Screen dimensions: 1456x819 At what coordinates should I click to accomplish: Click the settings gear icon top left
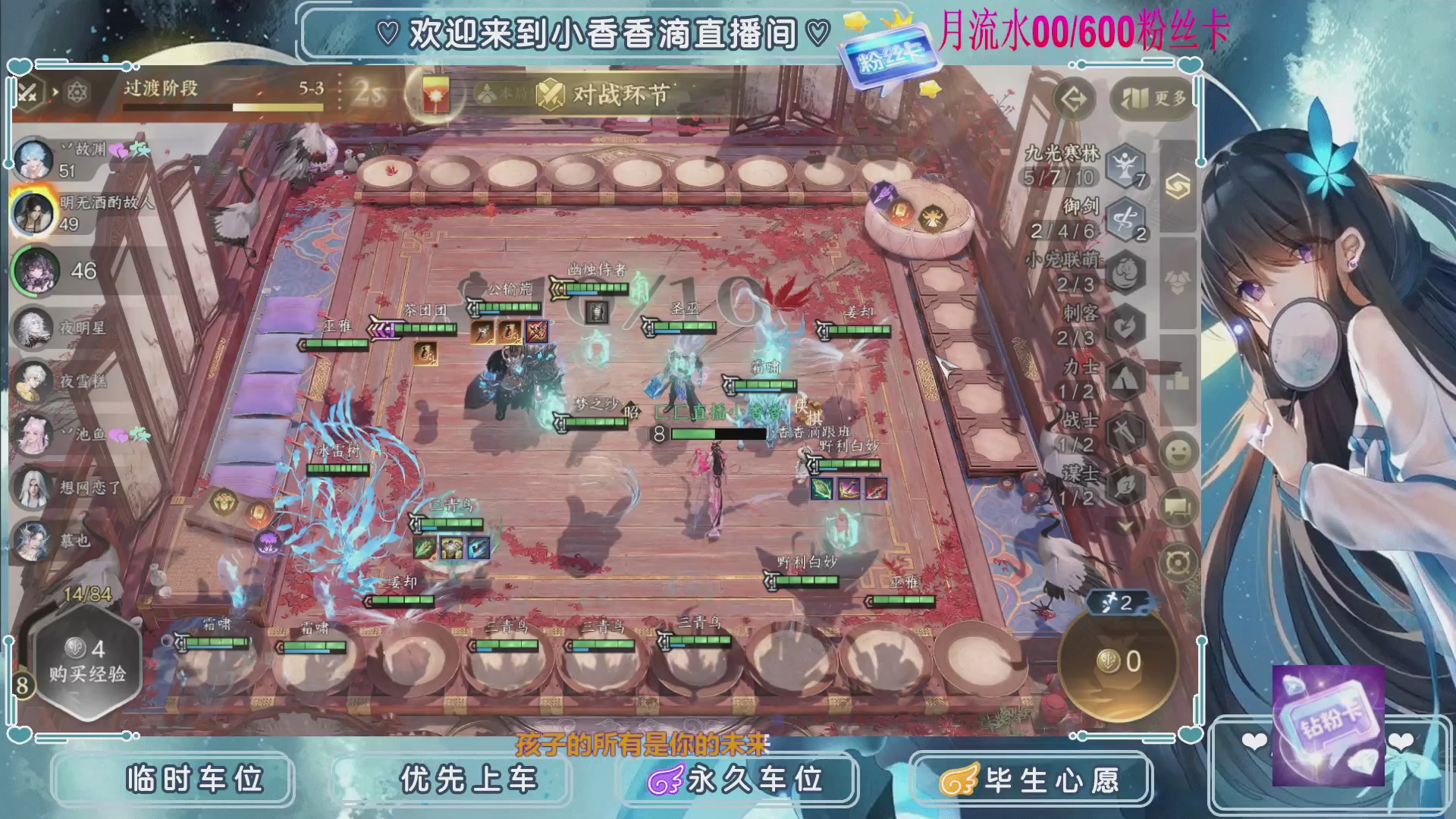tap(76, 92)
